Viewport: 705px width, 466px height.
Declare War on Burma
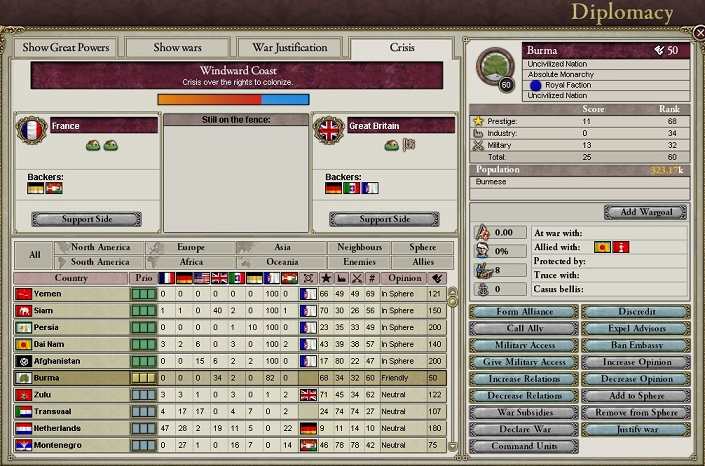point(524,430)
